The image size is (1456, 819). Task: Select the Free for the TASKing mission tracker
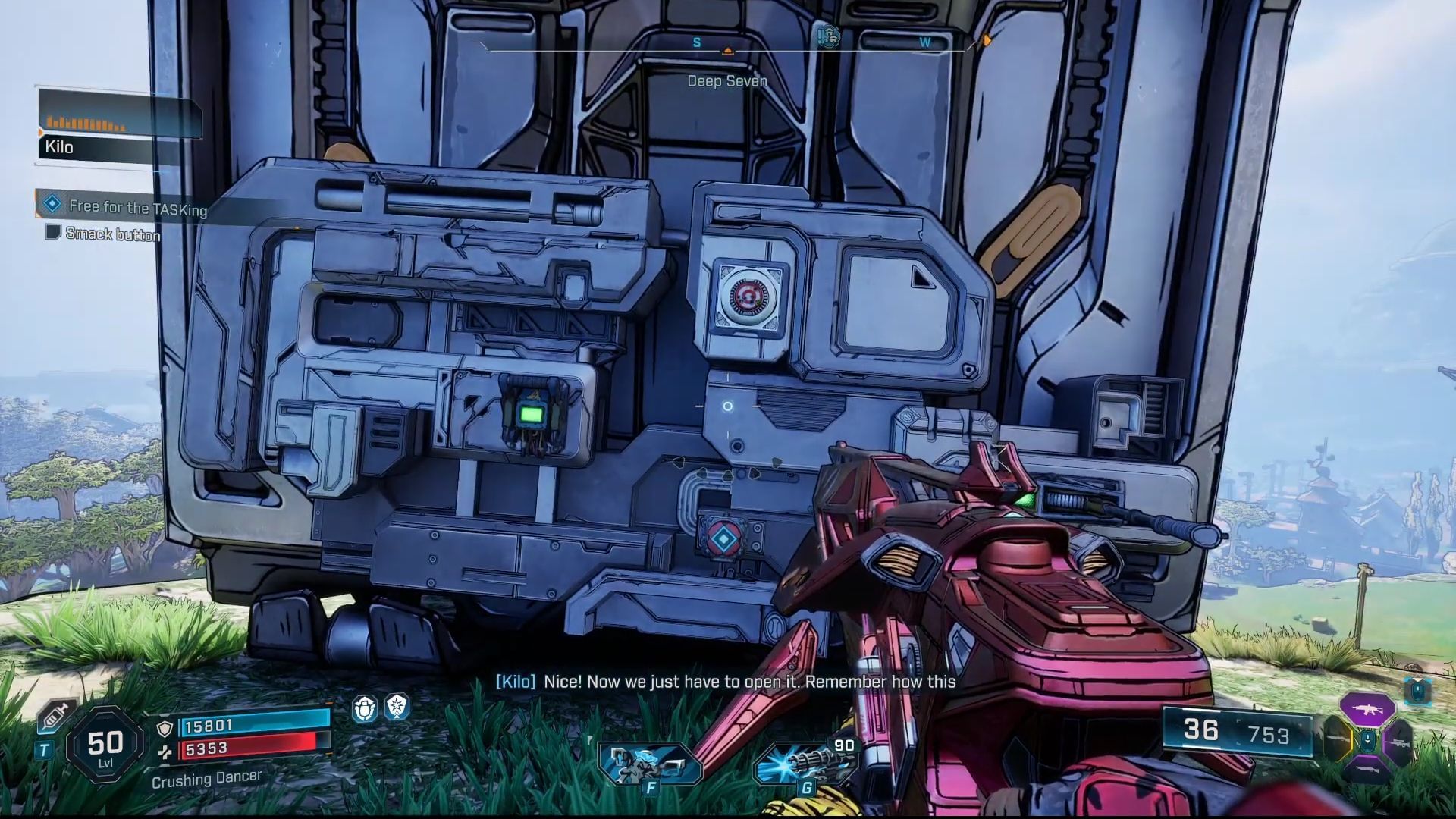136,206
